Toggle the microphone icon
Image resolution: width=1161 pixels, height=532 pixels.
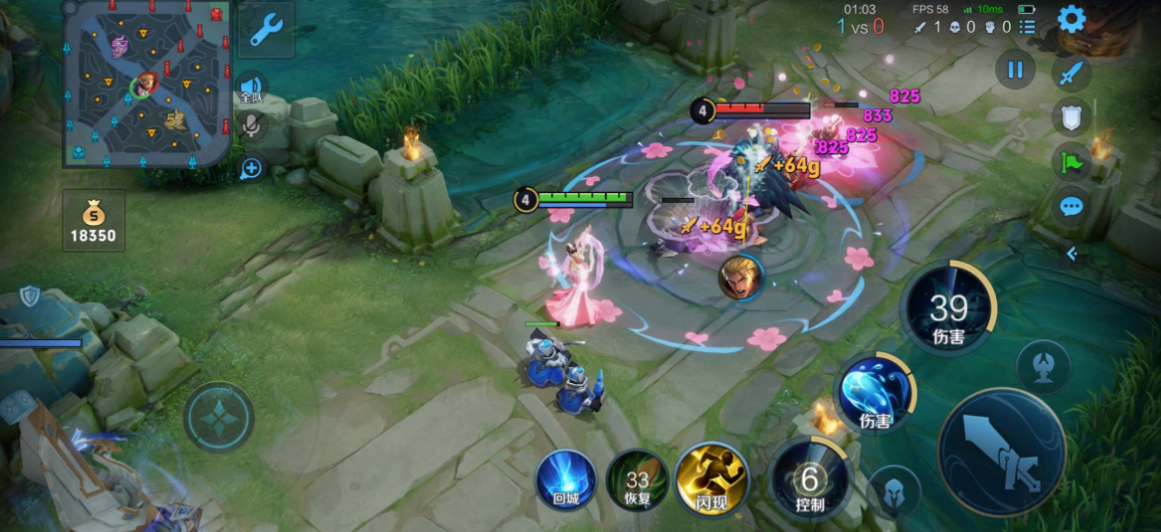251,126
